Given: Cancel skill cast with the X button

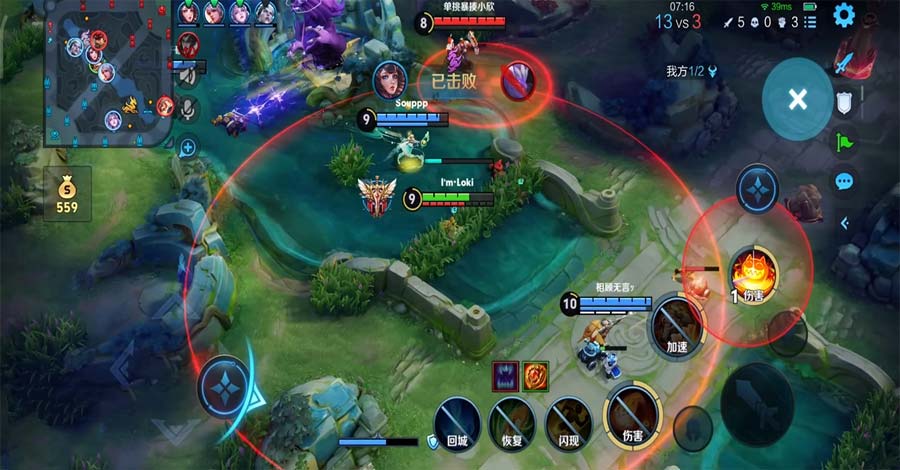Looking at the screenshot, I should coord(797,99).
